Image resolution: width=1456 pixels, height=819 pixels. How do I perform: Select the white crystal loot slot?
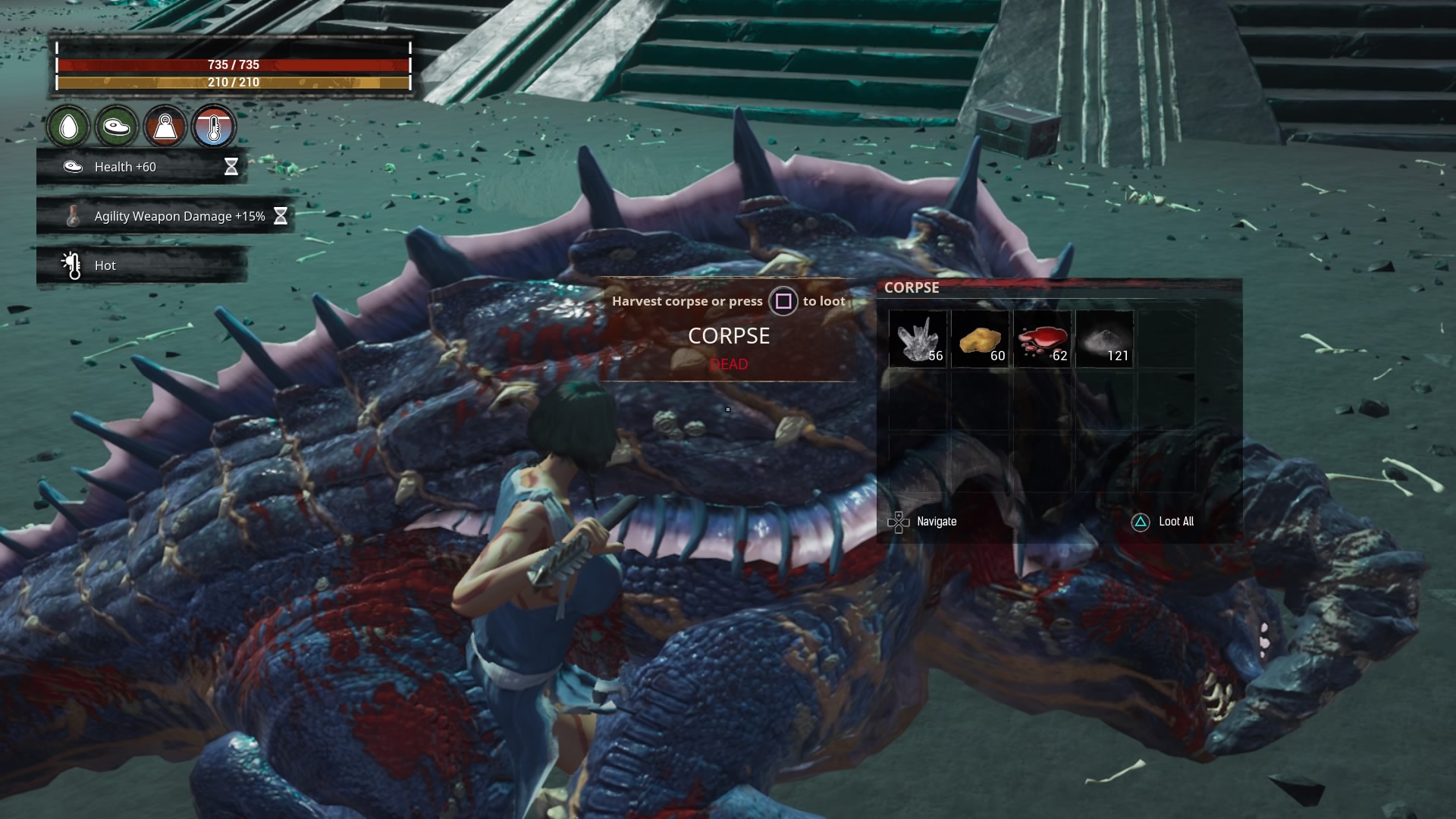click(x=918, y=339)
